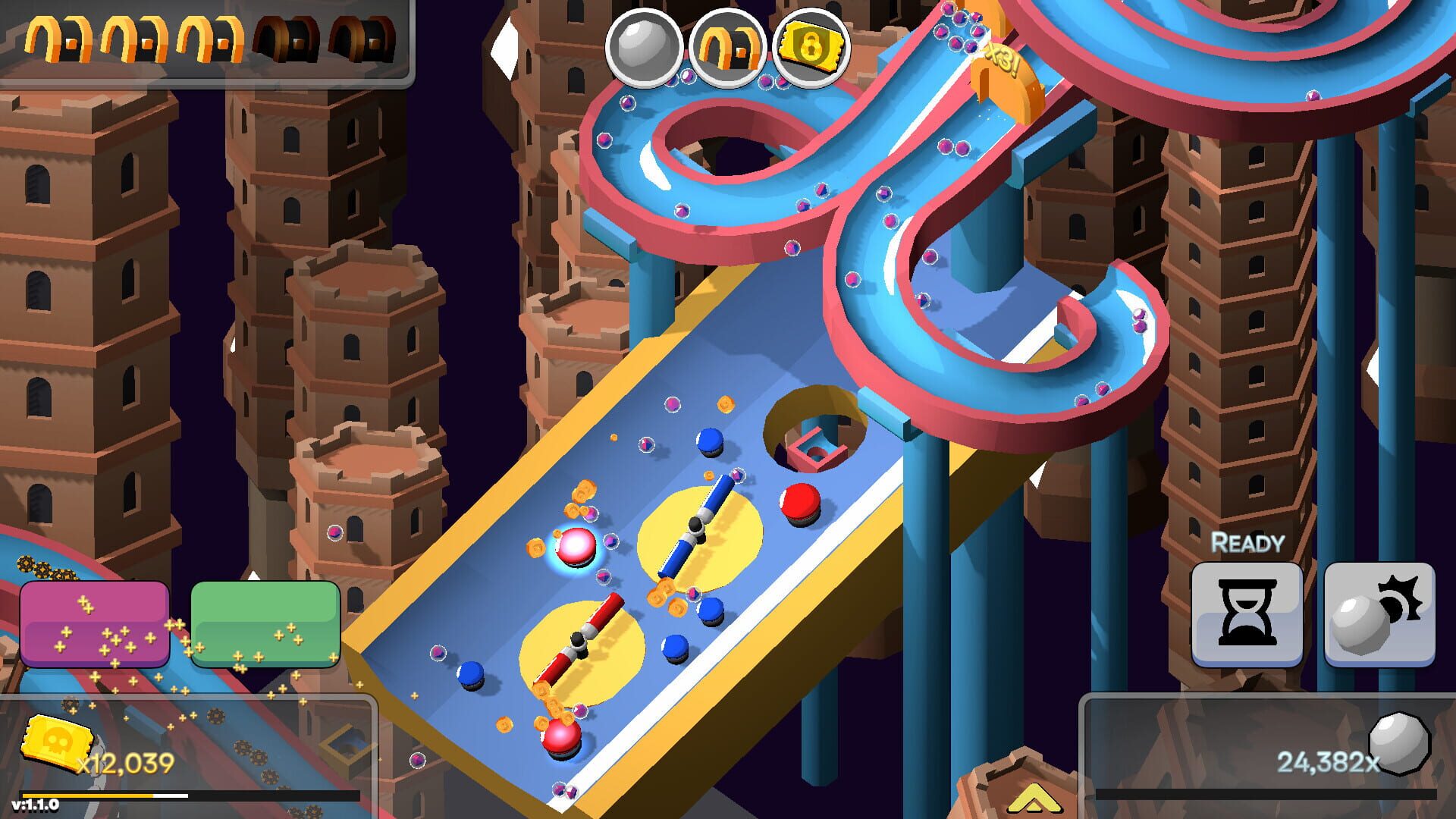Click the white stone icon beside 24,382x
The width and height of the screenshot is (1456, 819).
pyautogui.click(x=1399, y=745)
